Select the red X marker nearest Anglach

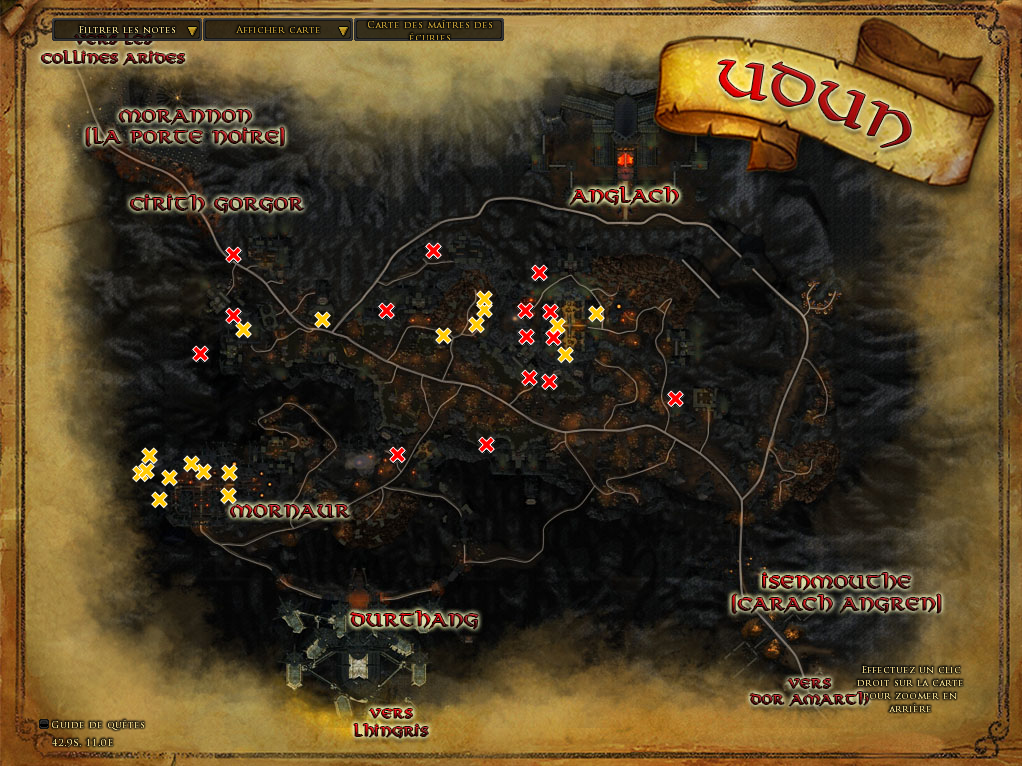point(539,272)
